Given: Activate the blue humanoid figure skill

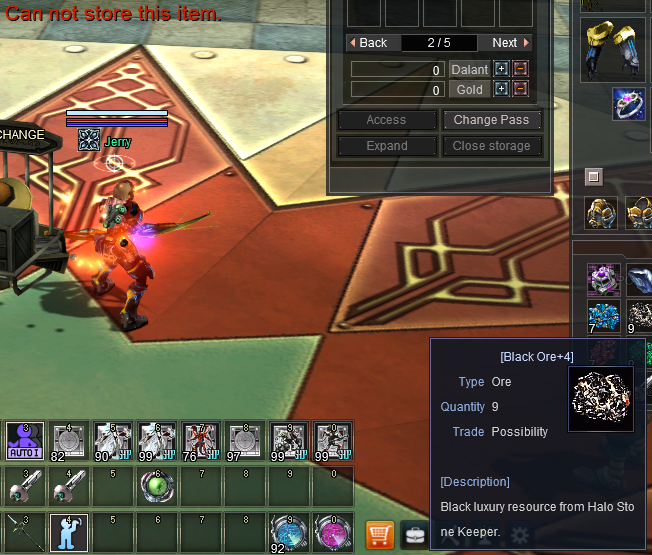Looking at the screenshot, I should pyautogui.click(x=69, y=532).
